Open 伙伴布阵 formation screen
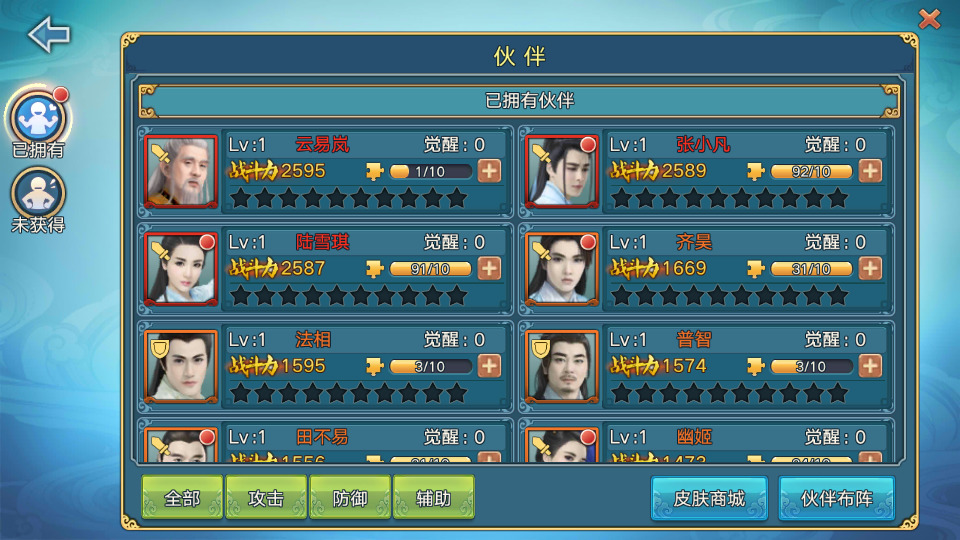 tap(836, 498)
